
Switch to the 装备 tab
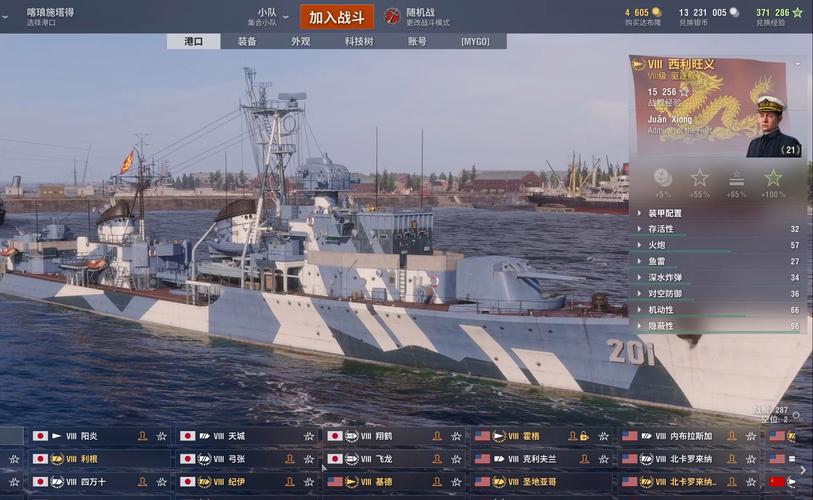point(247,42)
